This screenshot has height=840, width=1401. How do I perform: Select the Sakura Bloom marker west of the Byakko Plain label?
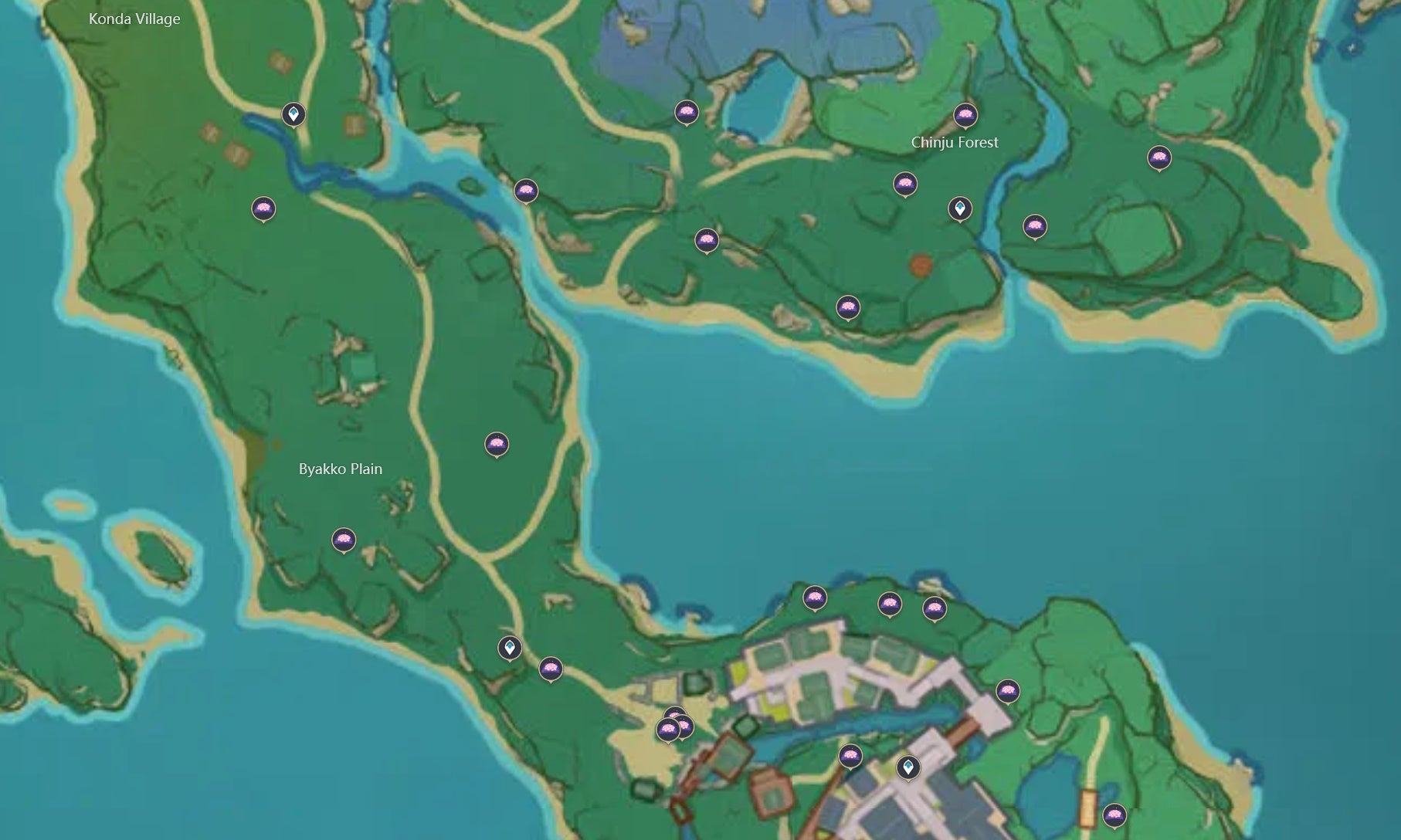pyautogui.click(x=343, y=540)
